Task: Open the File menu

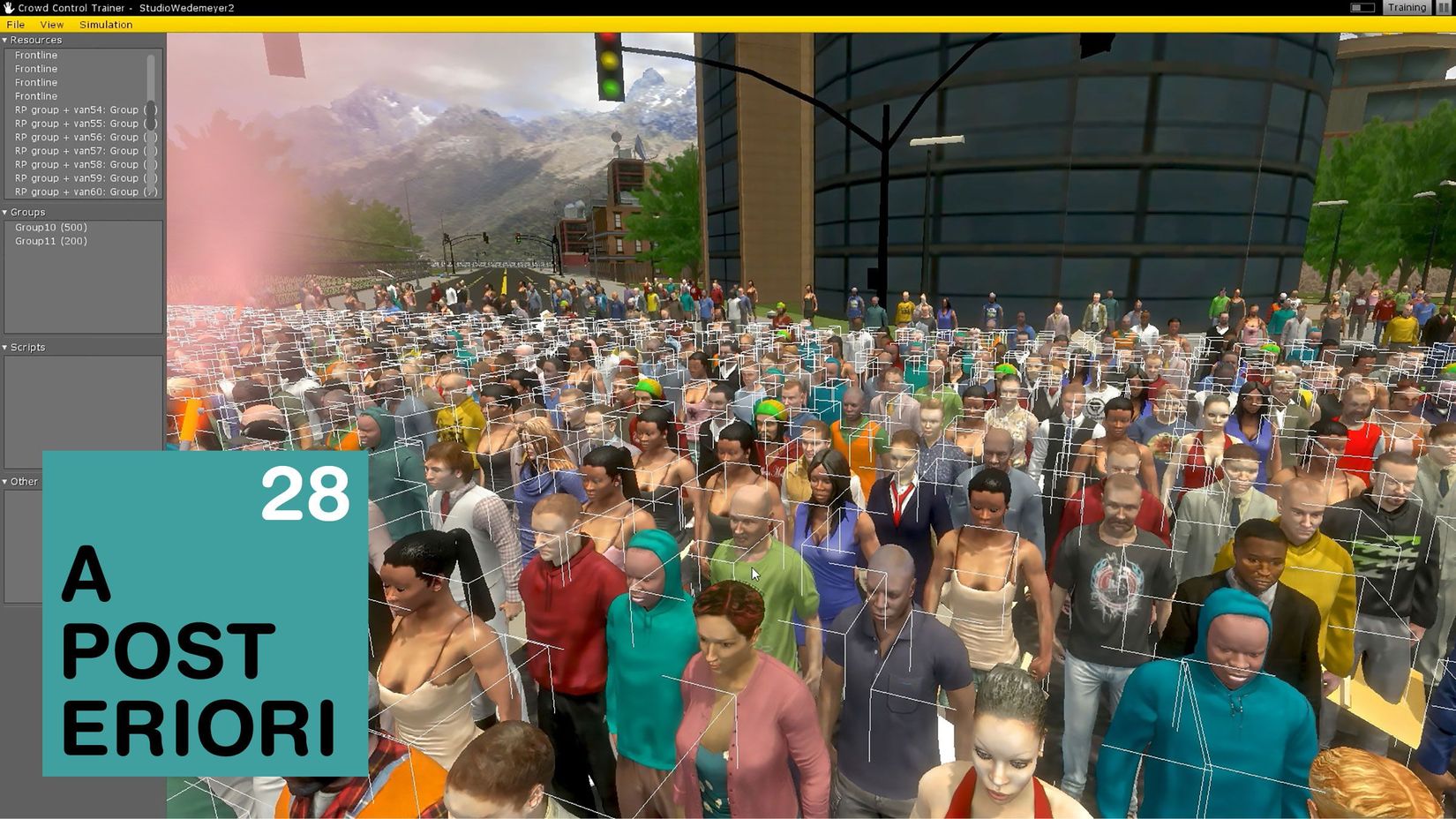Action: pyautogui.click(x=16, y=25)
